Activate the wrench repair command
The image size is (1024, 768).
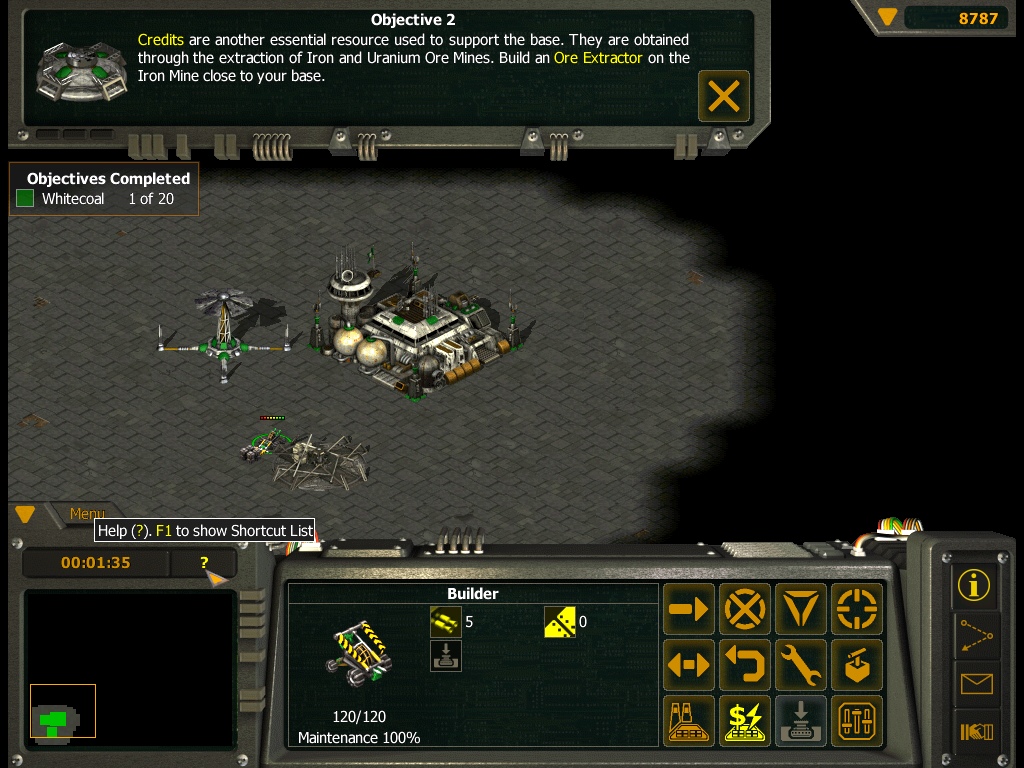pyautogui.click(x=801, y=665)
